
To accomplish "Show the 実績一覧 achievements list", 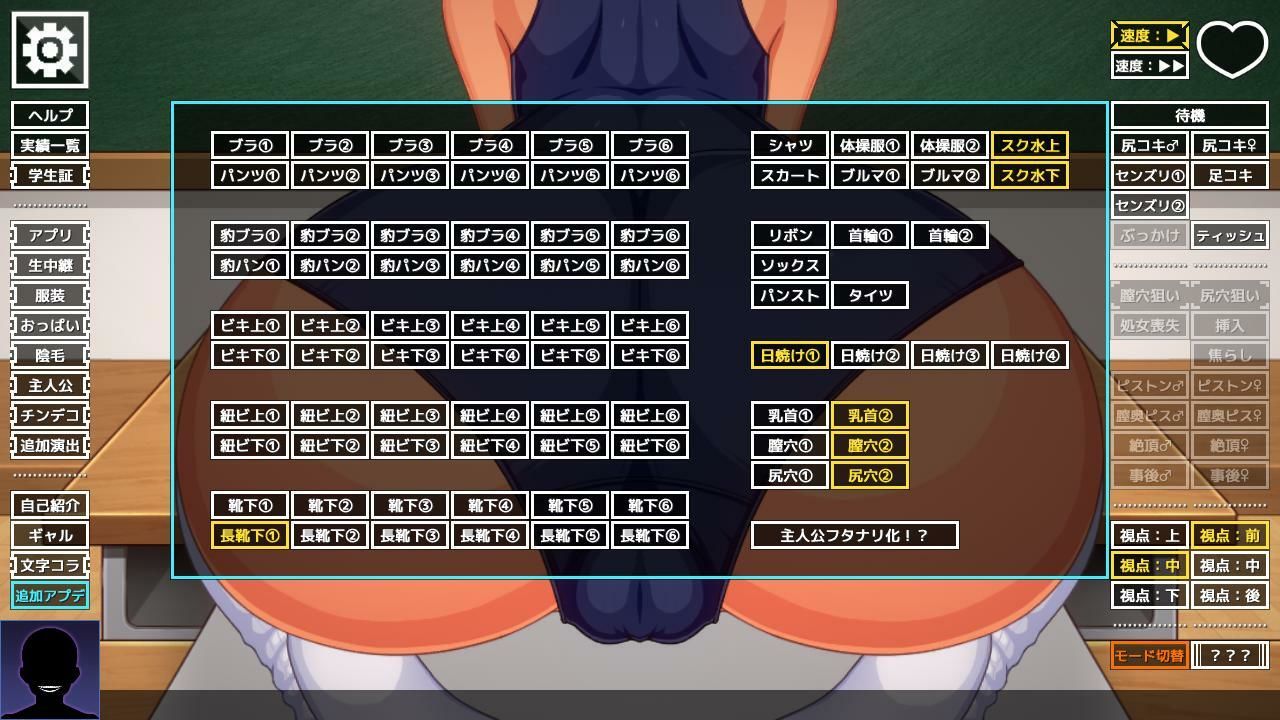I will tap(50, 145).
